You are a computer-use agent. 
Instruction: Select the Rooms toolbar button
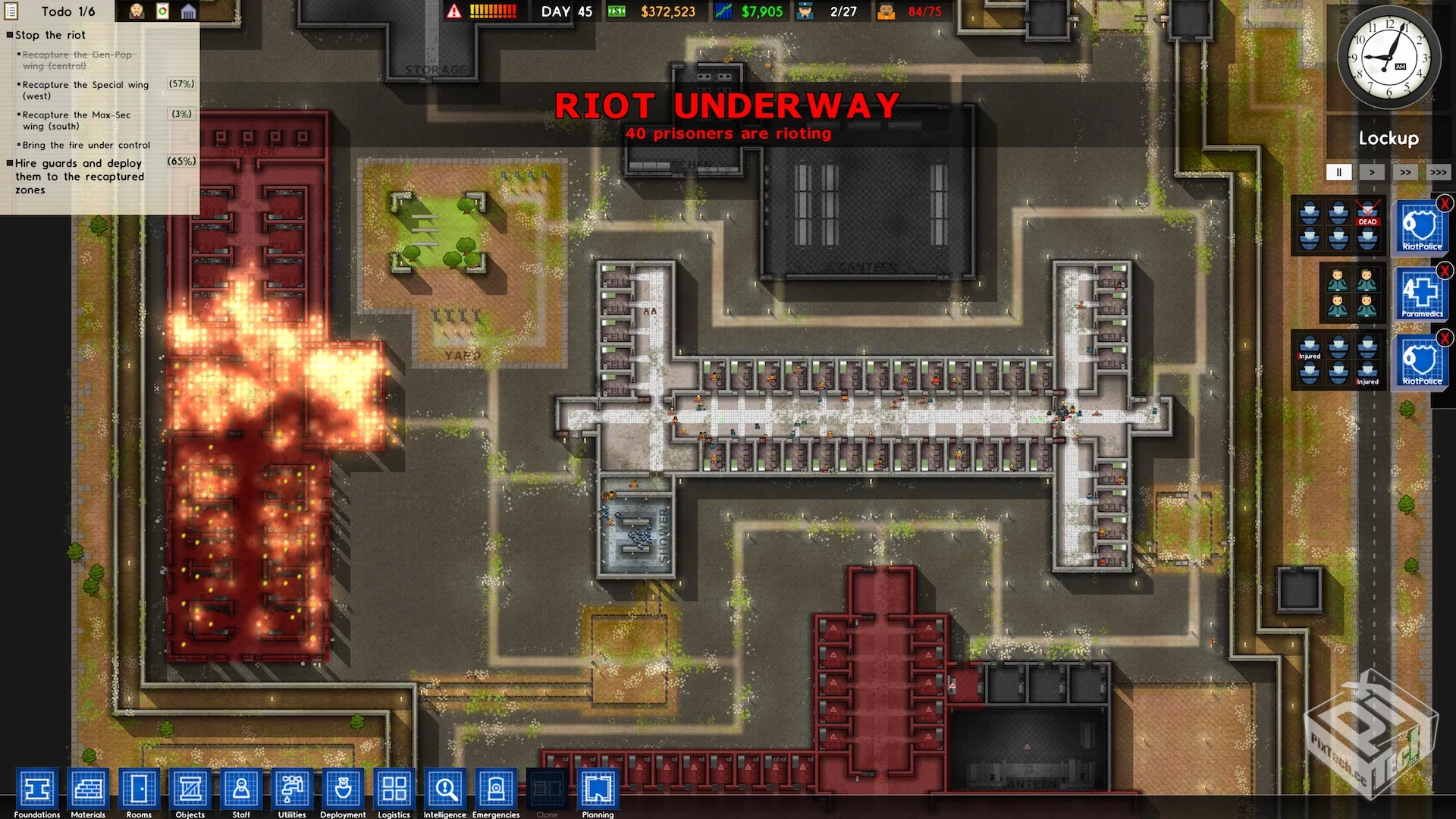(x=139, y=790)
